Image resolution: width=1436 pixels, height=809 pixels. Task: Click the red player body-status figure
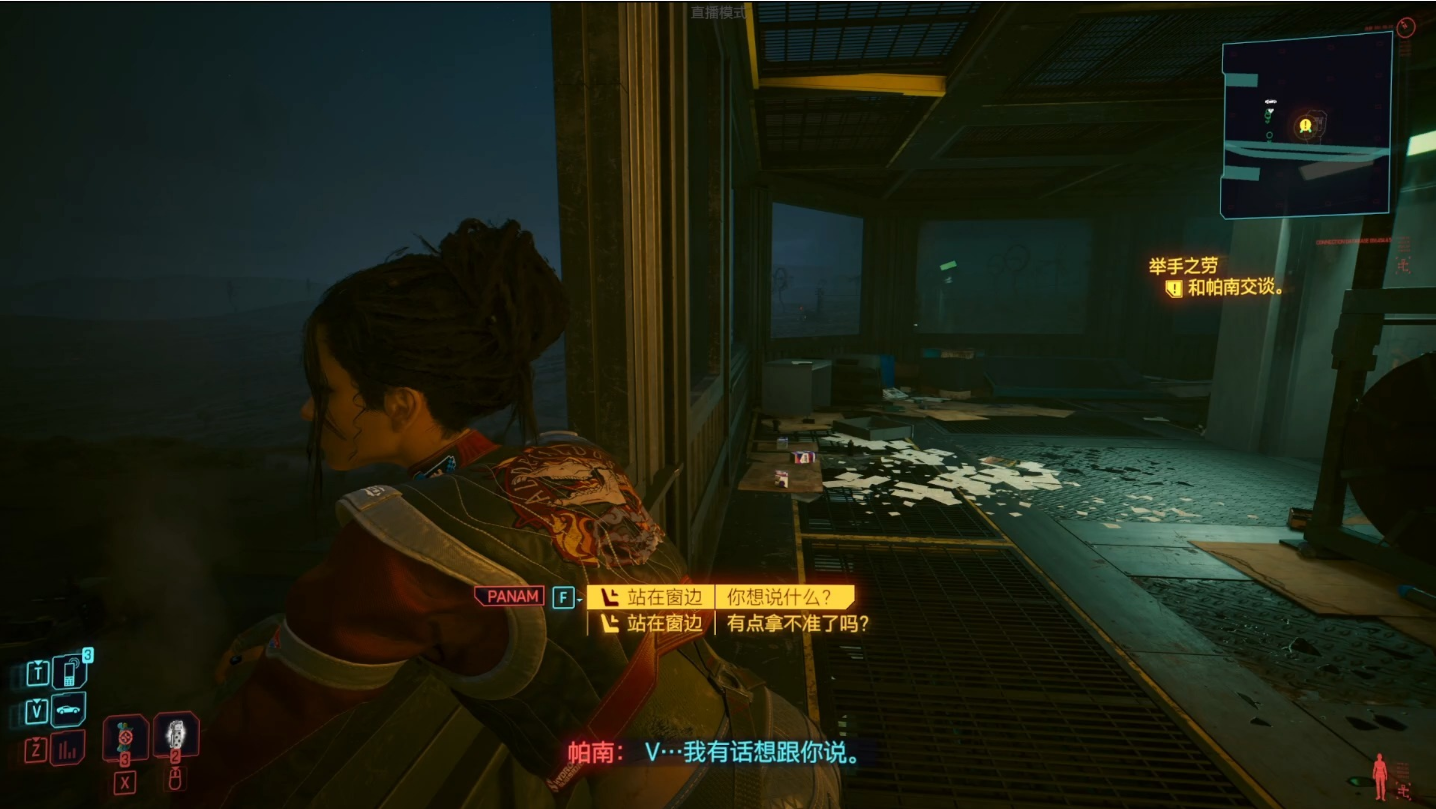tap(1380, 774)
